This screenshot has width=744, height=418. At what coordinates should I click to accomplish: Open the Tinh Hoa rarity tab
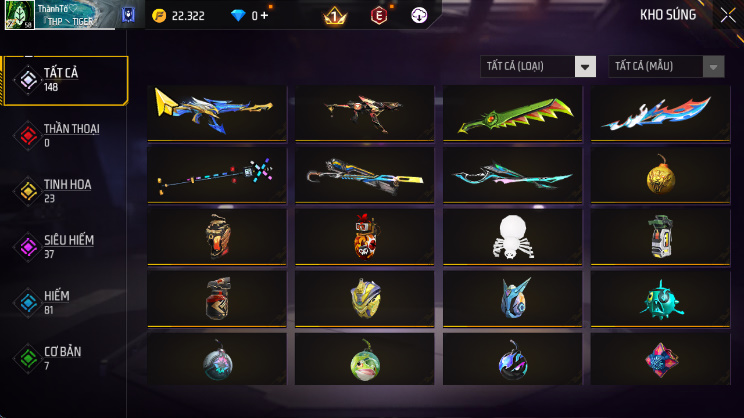pyautogui.click(x=66, y=190)
